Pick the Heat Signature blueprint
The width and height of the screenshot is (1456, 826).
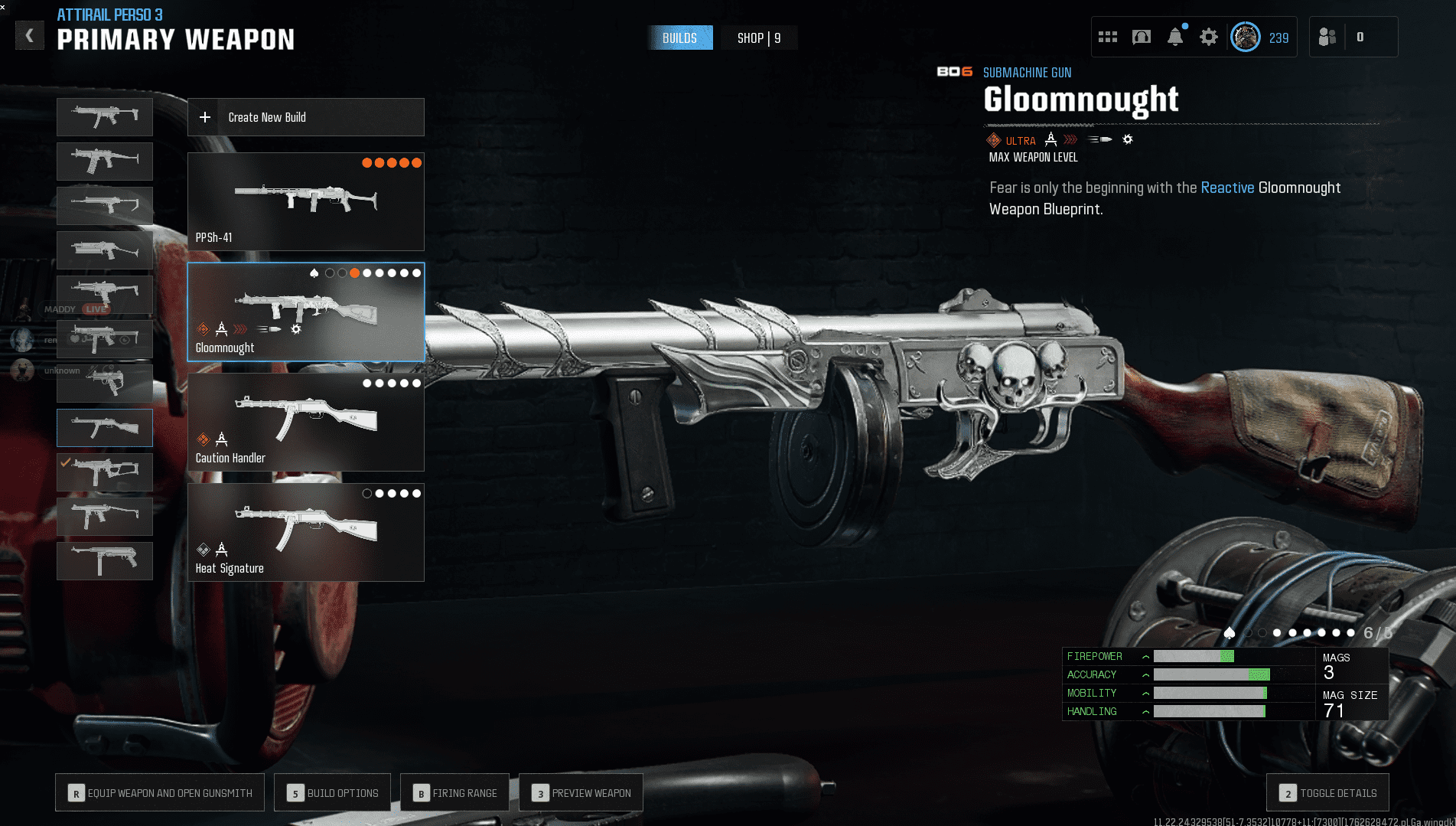(305, 532)
